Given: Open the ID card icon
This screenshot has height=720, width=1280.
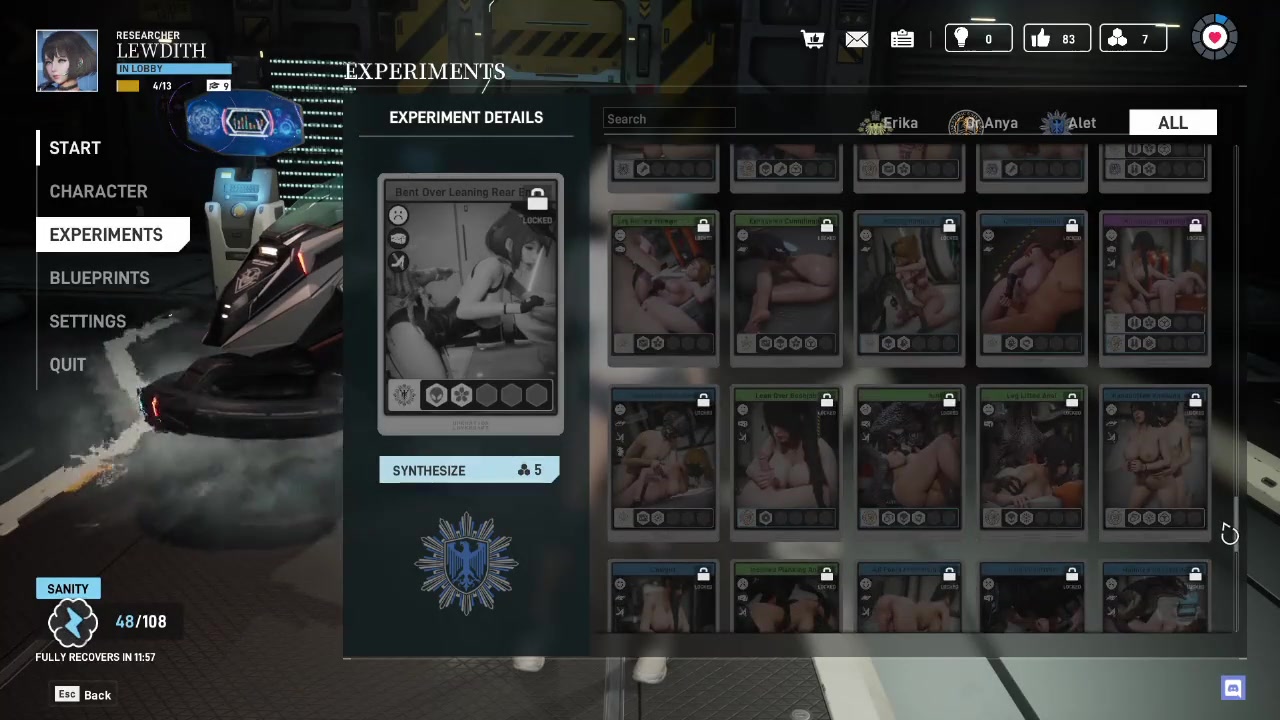Looking at the screenshot, I should 902,39.
